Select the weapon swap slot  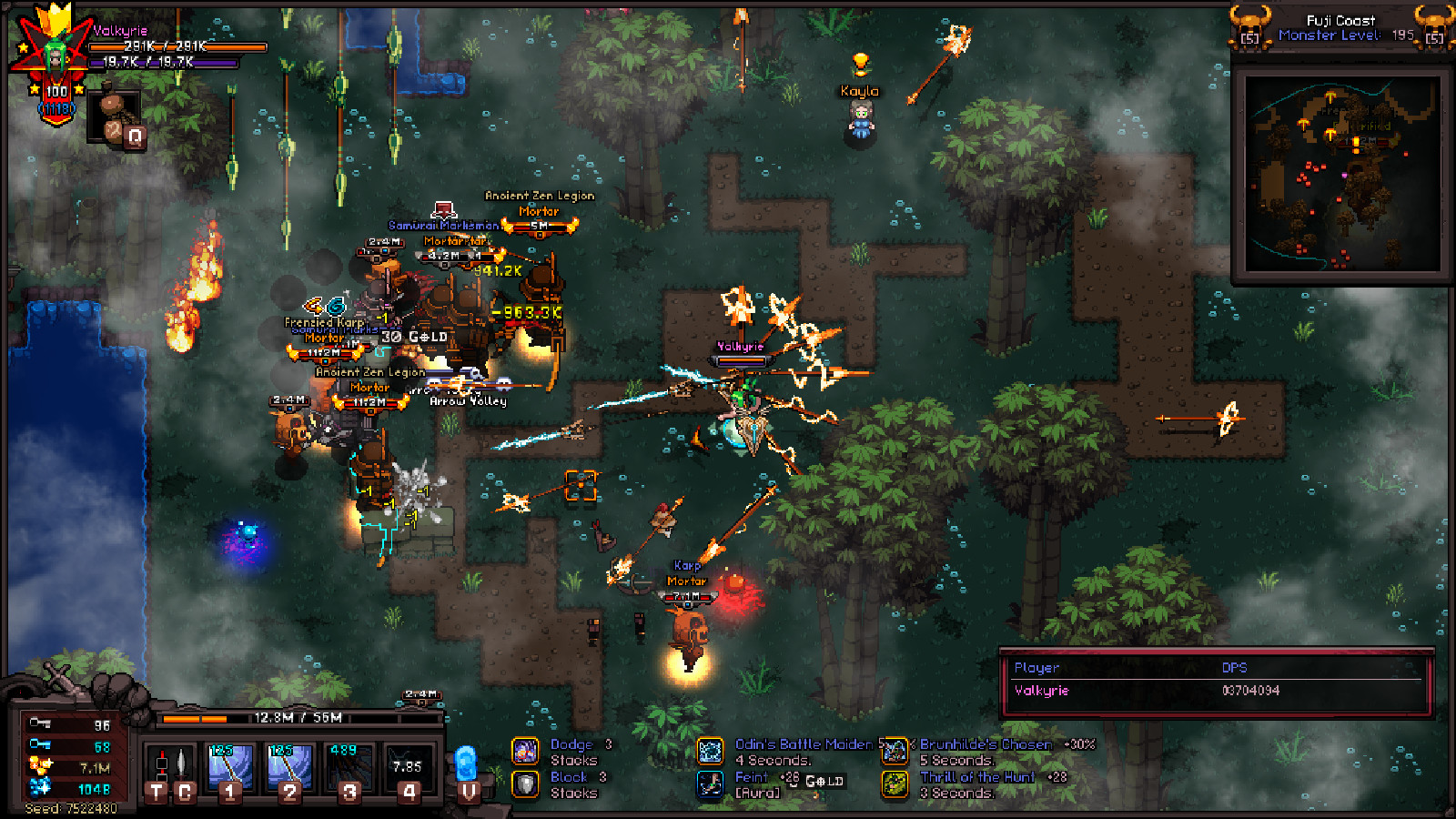click(x=171, y=770)
